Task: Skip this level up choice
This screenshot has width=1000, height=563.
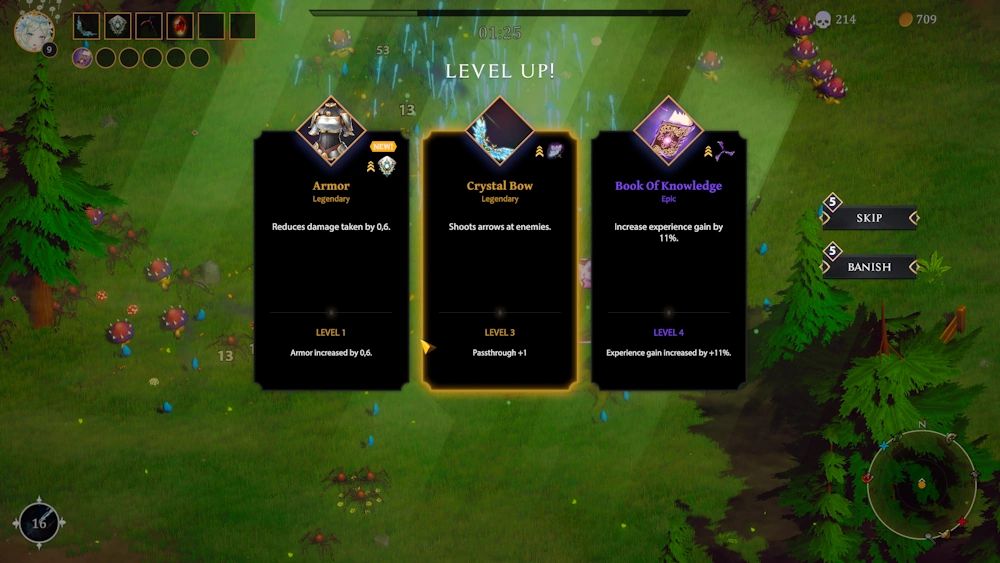Action: [869, 218]
